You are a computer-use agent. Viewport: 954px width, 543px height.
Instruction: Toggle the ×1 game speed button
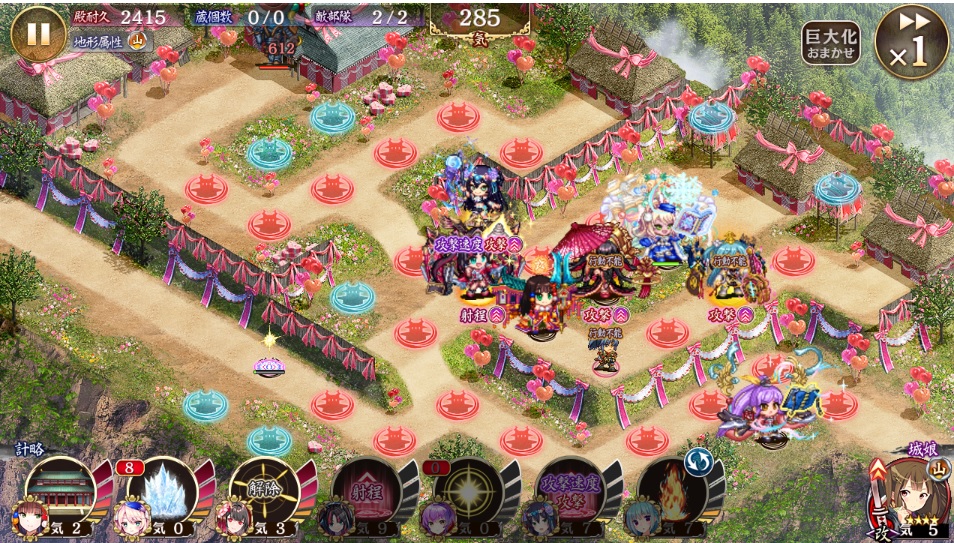point(911,43)
